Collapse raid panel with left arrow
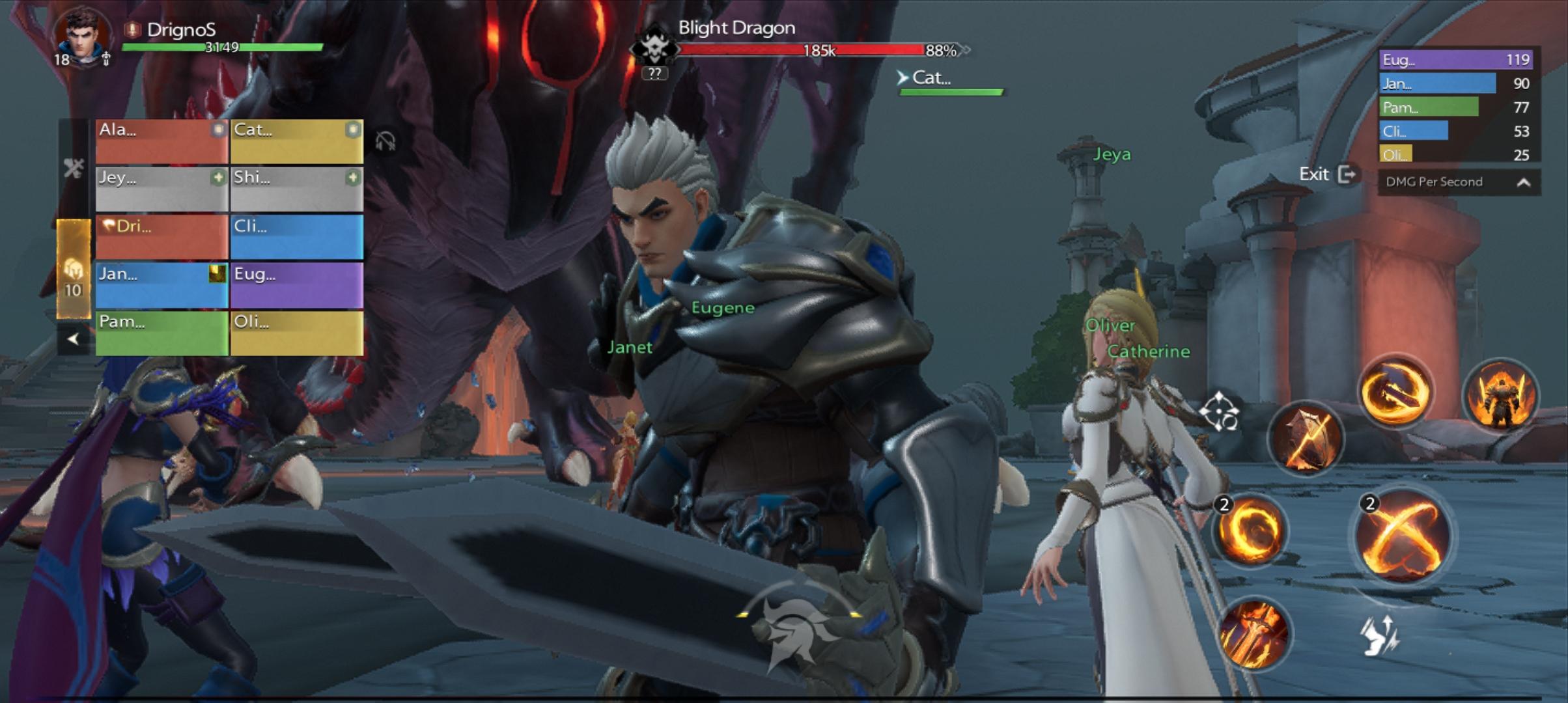 (73, 338)
